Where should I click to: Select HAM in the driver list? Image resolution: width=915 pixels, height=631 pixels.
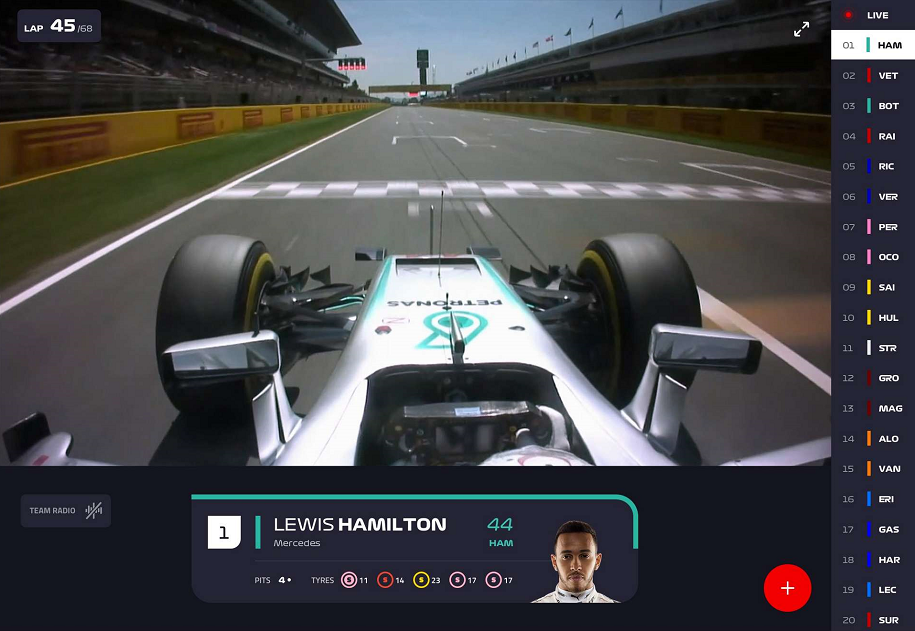872,45
